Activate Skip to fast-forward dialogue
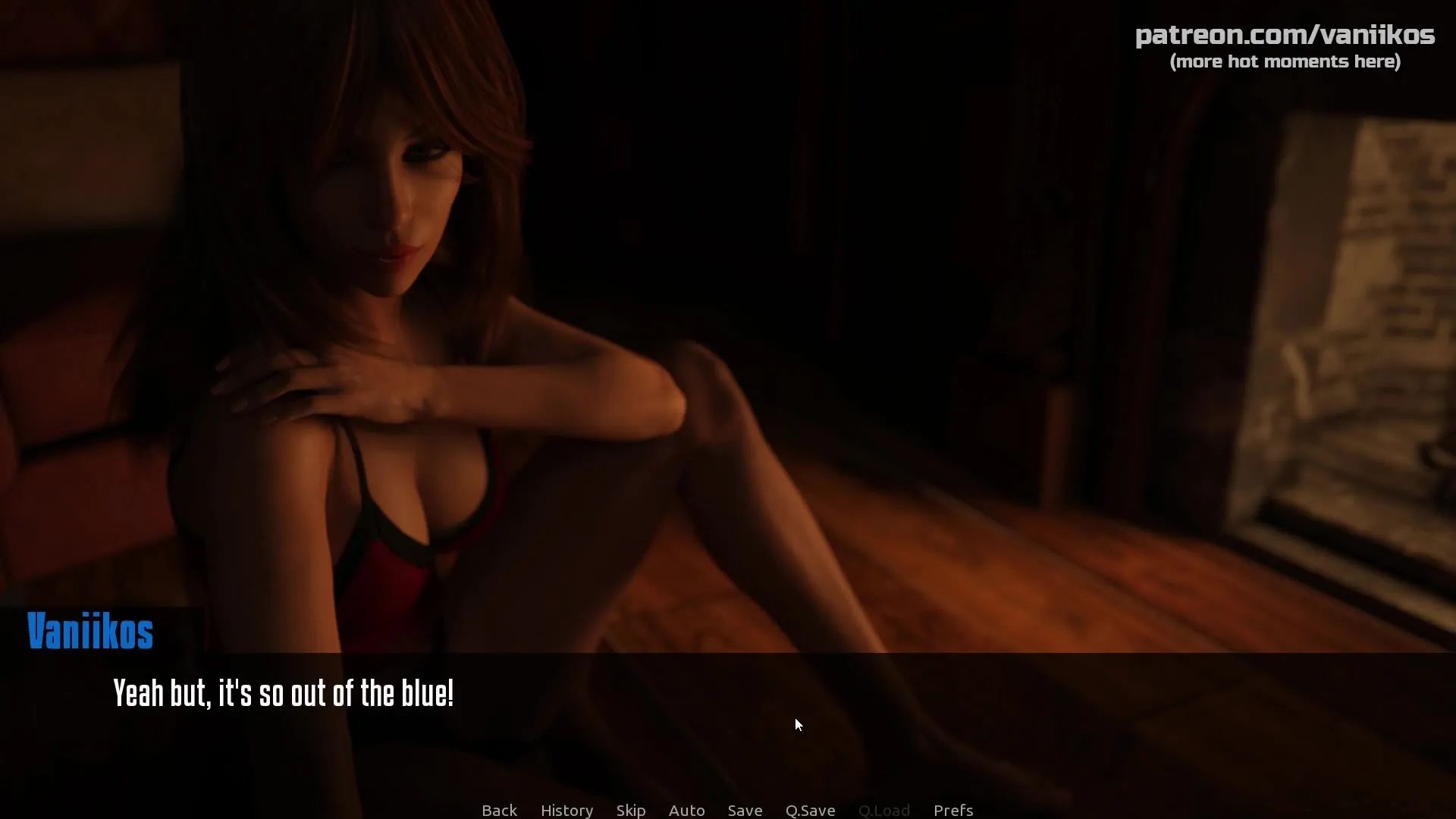1456x819 pixels. [631, 810]
